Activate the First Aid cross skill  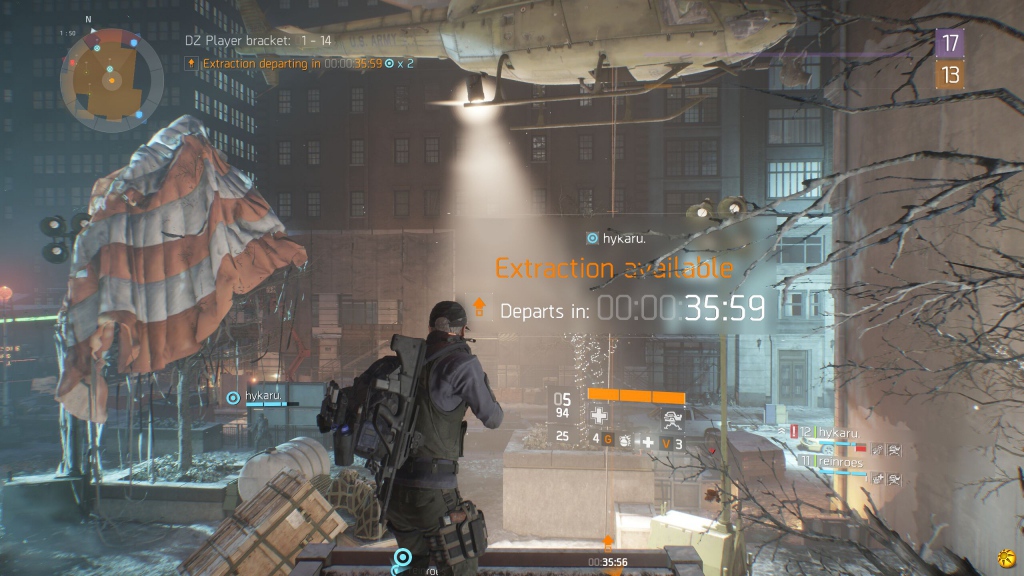(599, 416)
